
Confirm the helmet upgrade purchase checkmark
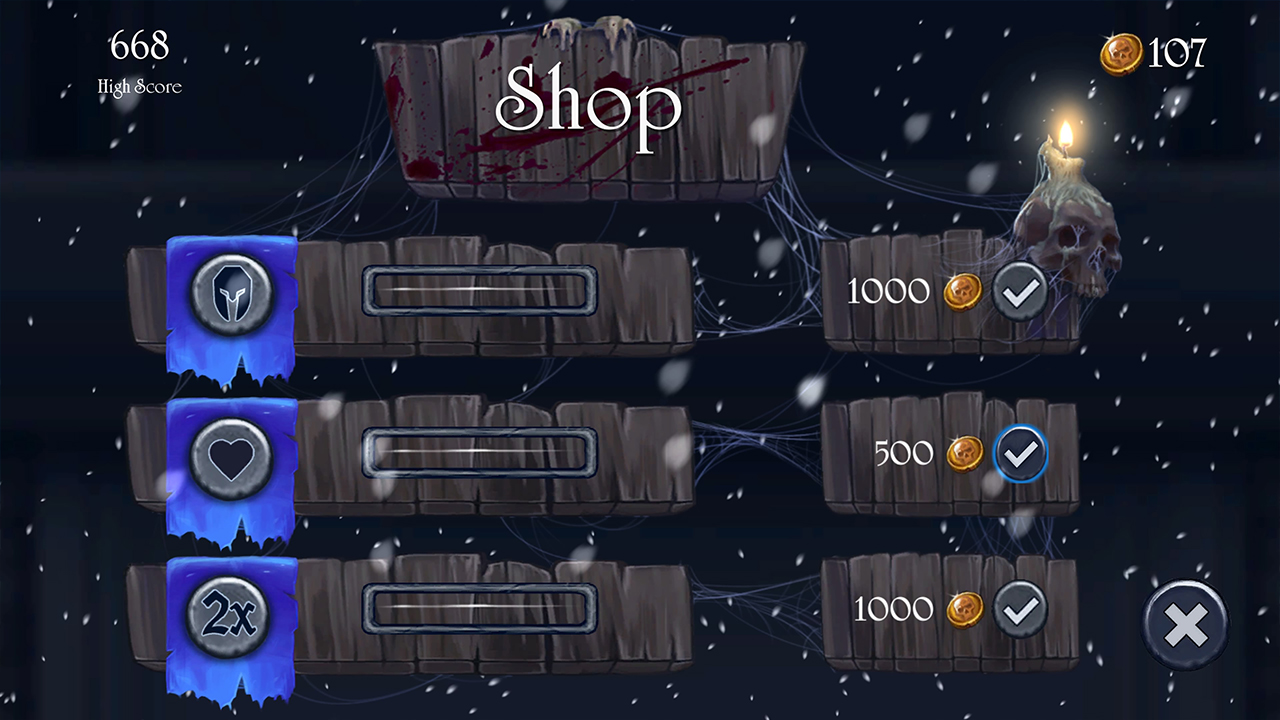[x=1019, y=291]
